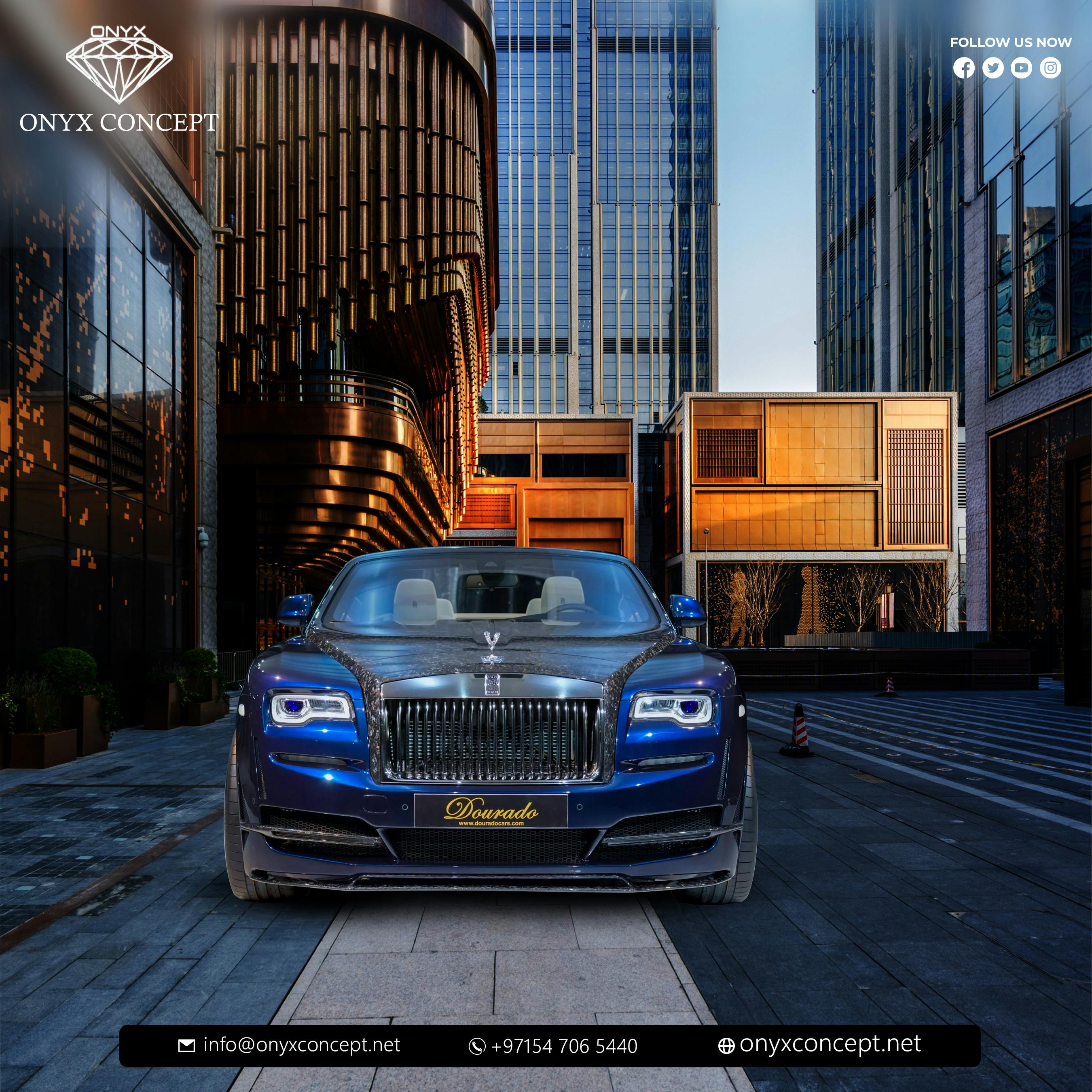
Task: Choose the +97154 706 5440 phone number
Action: pos(563,1046)
